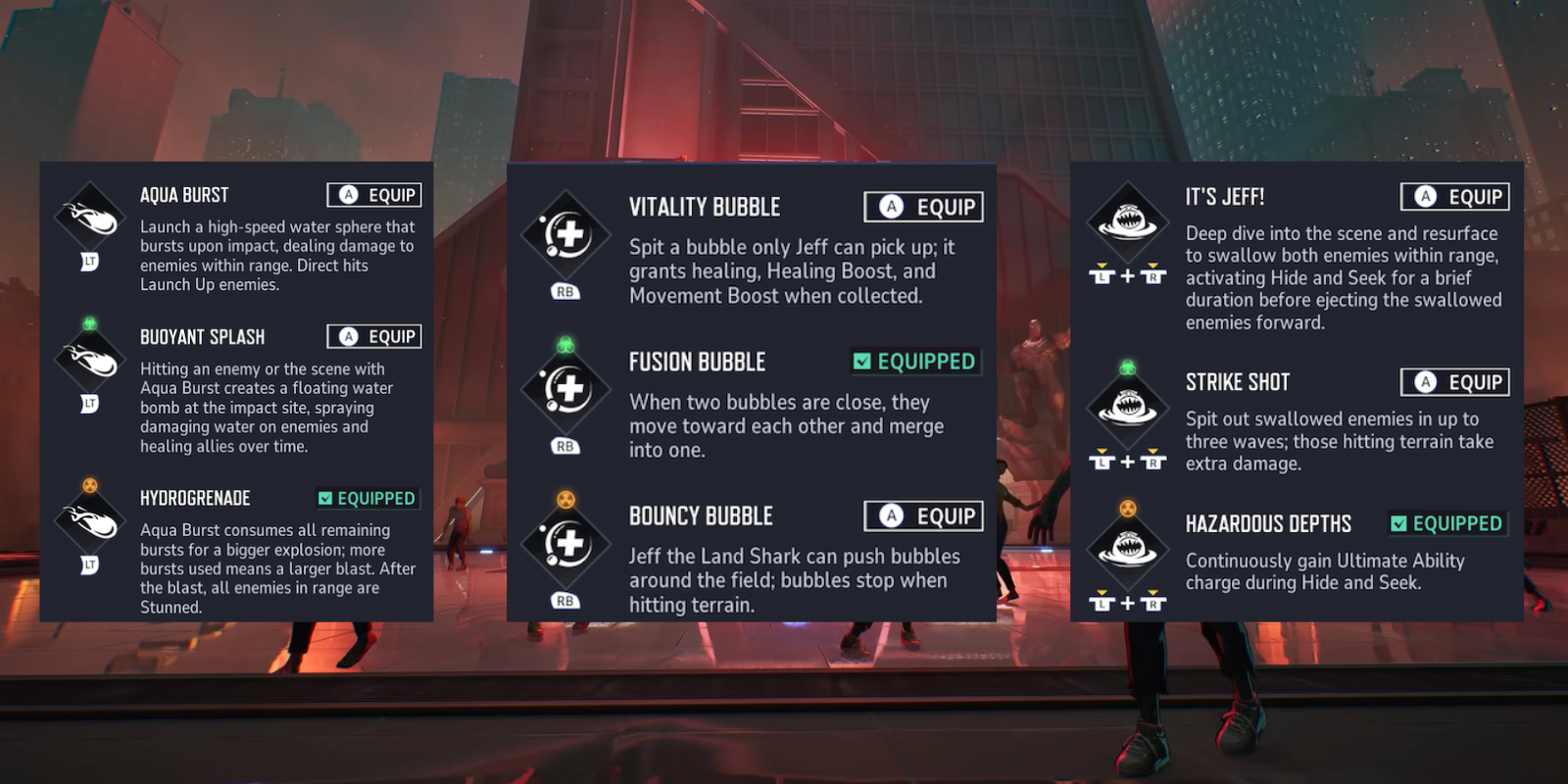The width and height of the screenshot is (1568, 784).
Task: Click the green rarity gem above Fusion Bubble
Action: click(x=565, y=346)
